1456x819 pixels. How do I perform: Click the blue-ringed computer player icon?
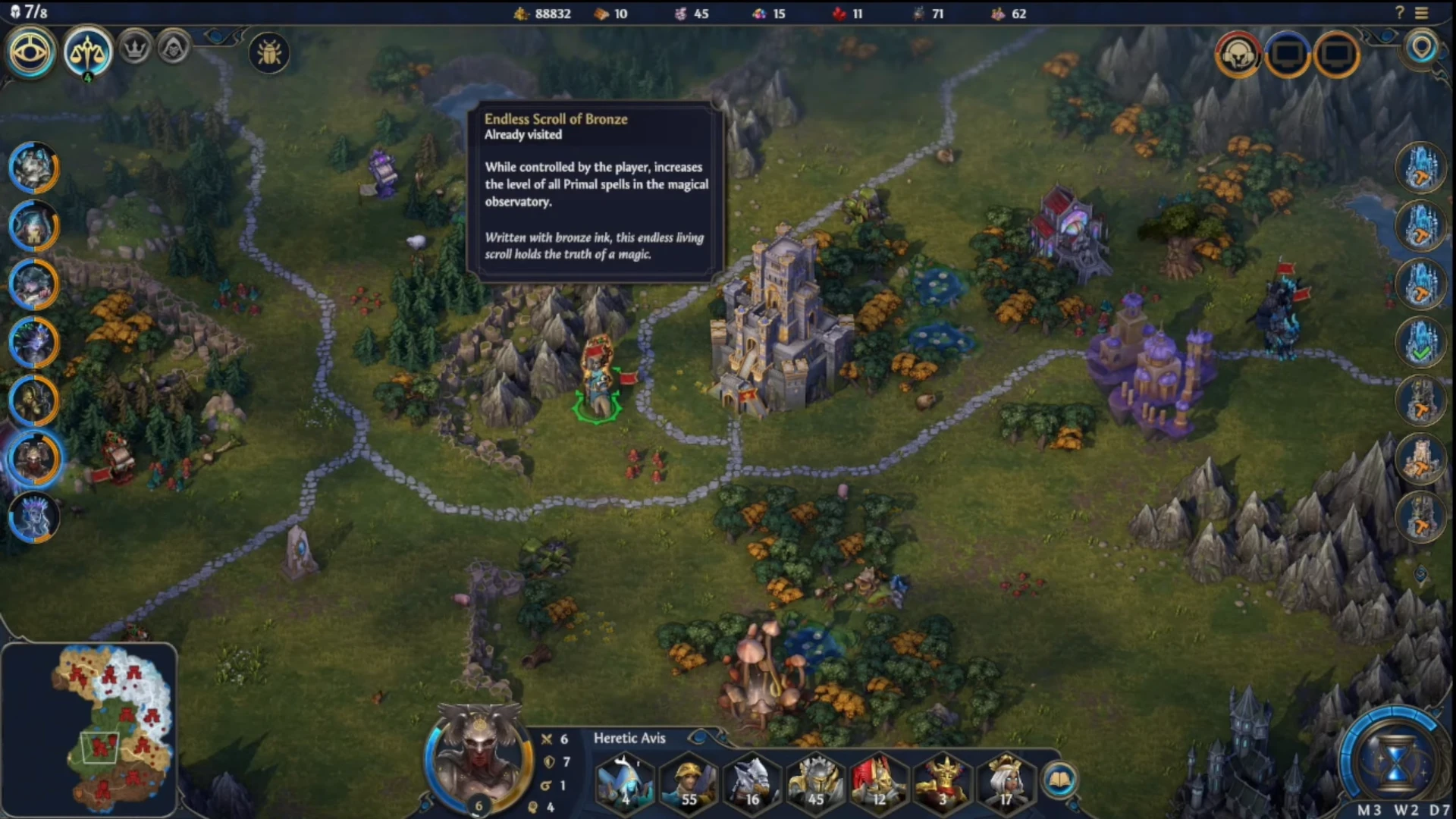[1288, 55]
